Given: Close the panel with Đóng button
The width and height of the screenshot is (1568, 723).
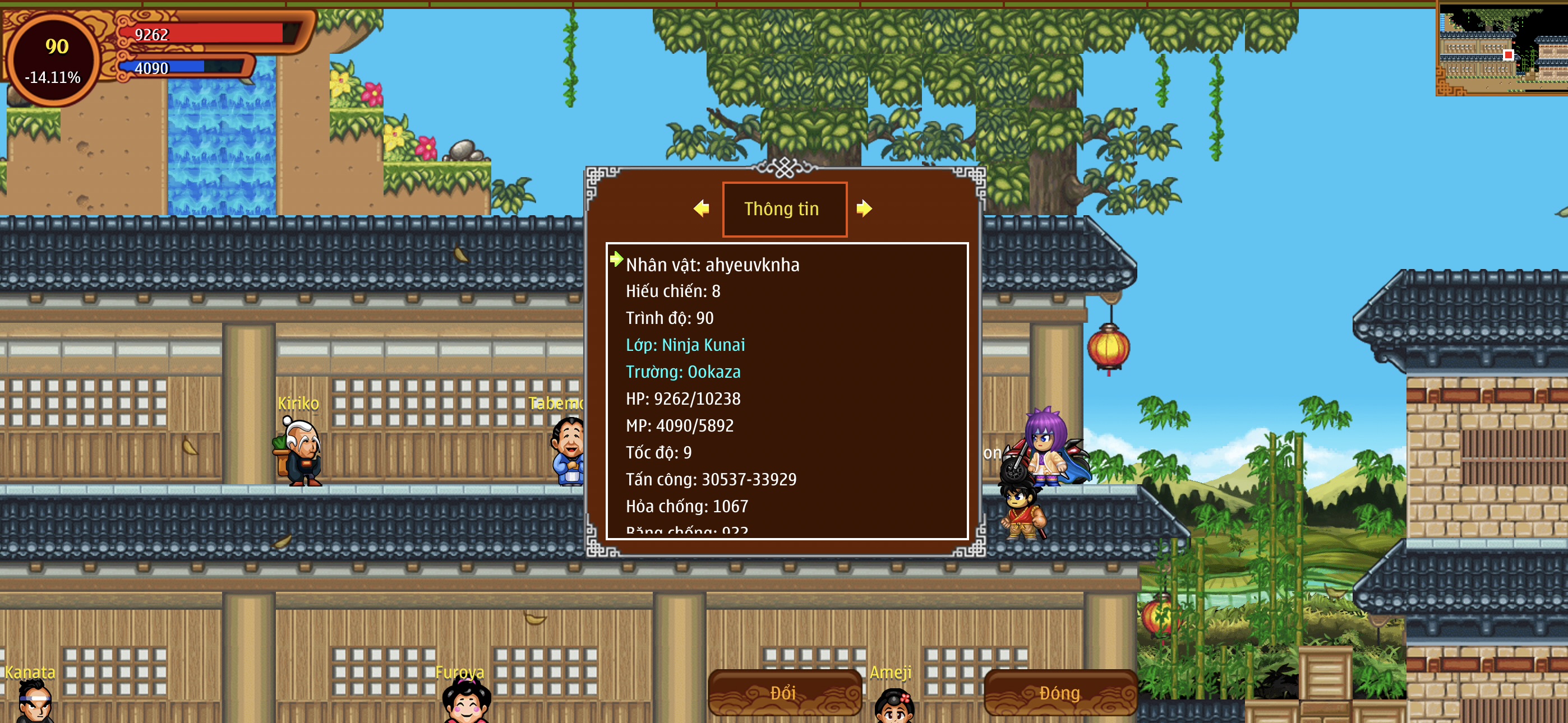Looking at the screenshot, I should point(1060,693).
